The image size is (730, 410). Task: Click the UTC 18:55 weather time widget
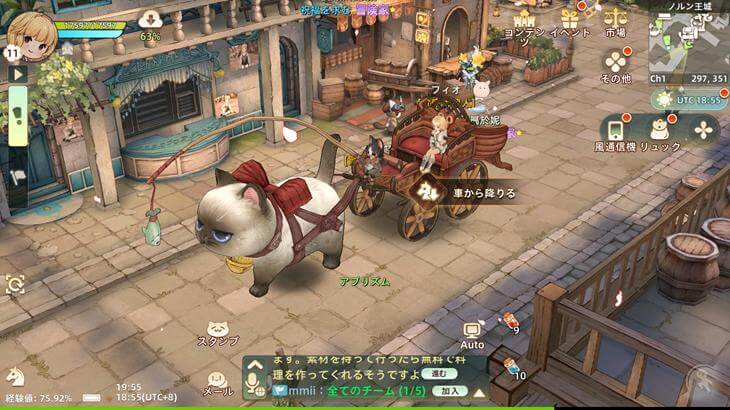point(677,100)
